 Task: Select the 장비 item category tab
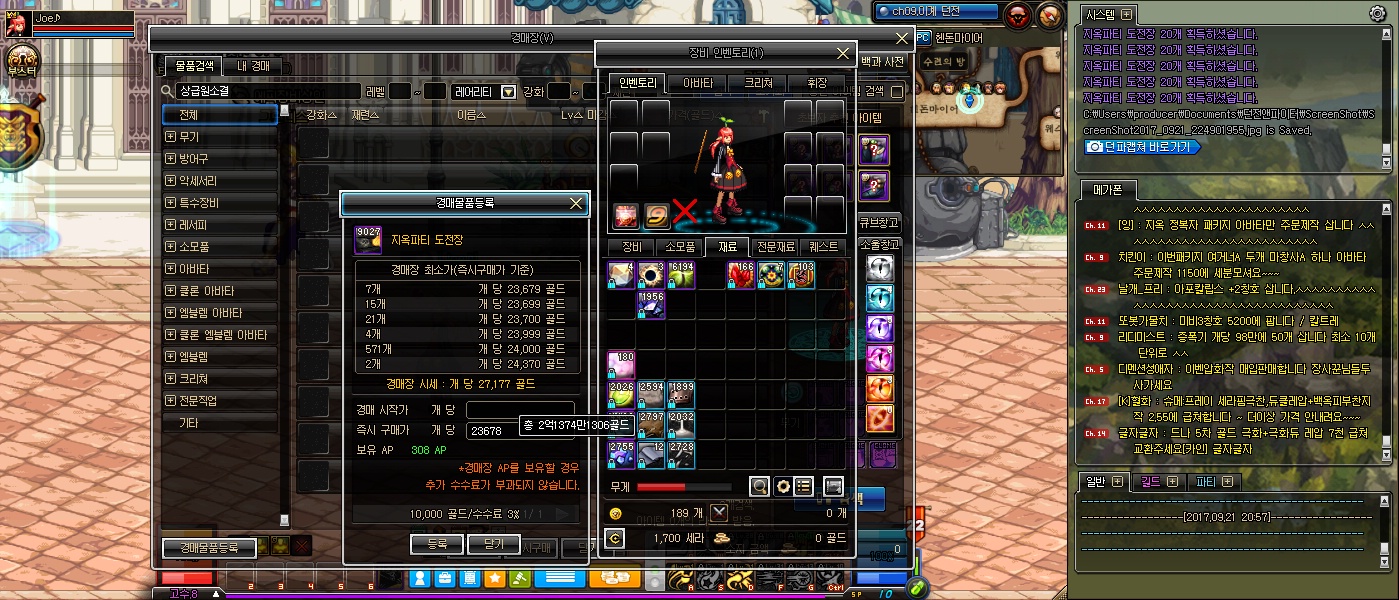coord(632,246)
